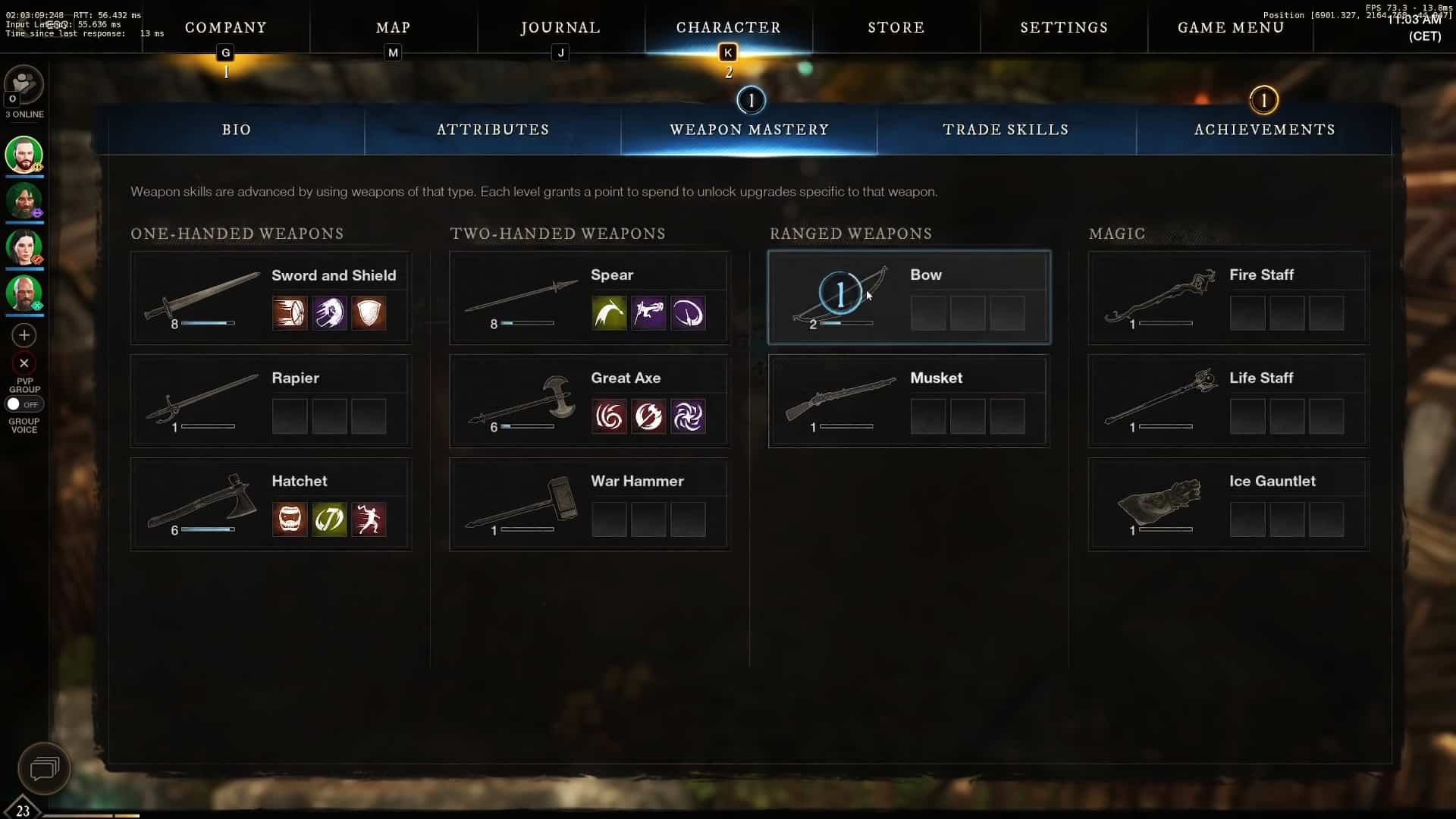The width and height of the screenshot is (1456, 819).
Task: Click the X to leave the PVP group
Action: (24, 363)
